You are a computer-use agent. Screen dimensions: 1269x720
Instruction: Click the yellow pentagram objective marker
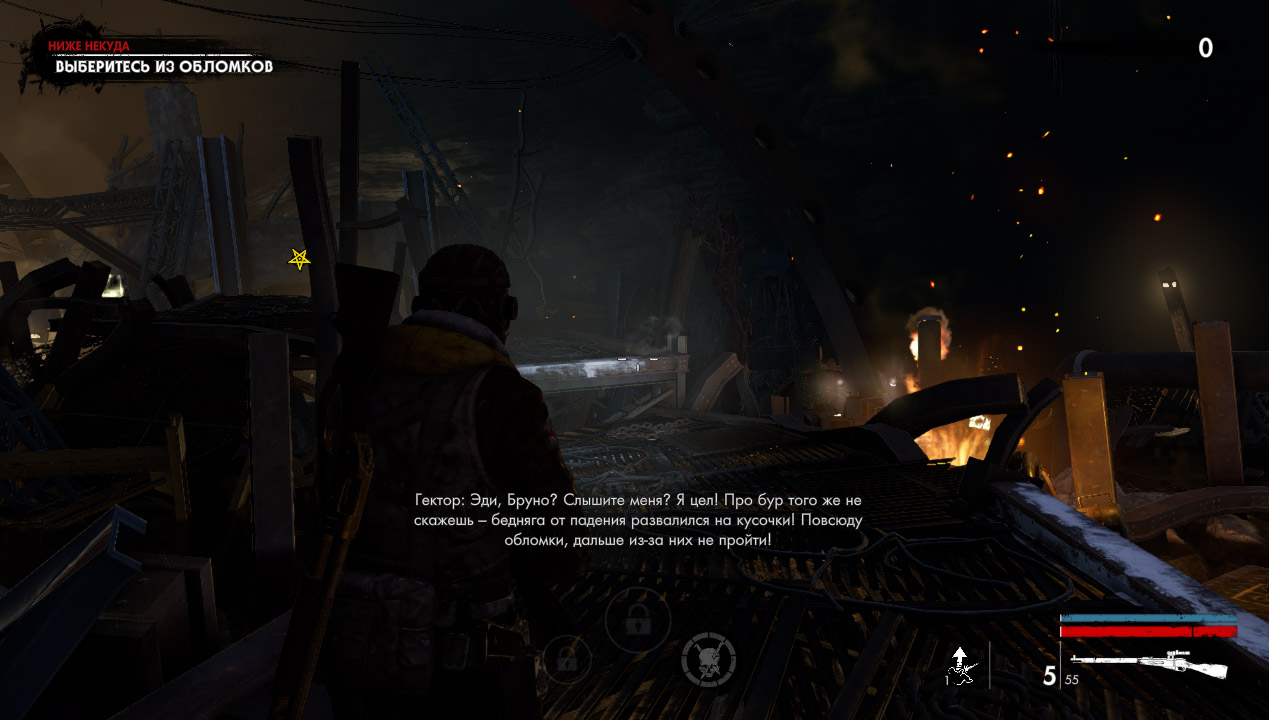tap(299, 259)
